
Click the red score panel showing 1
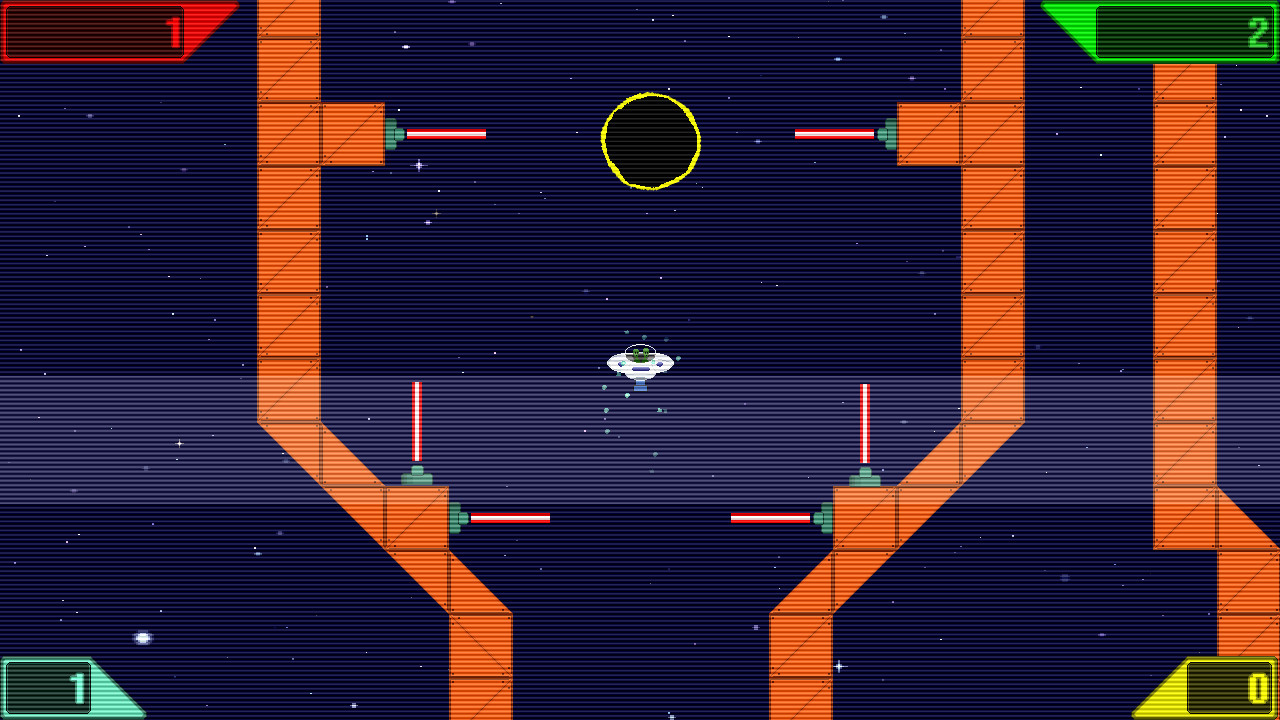(x=95, y=27)
